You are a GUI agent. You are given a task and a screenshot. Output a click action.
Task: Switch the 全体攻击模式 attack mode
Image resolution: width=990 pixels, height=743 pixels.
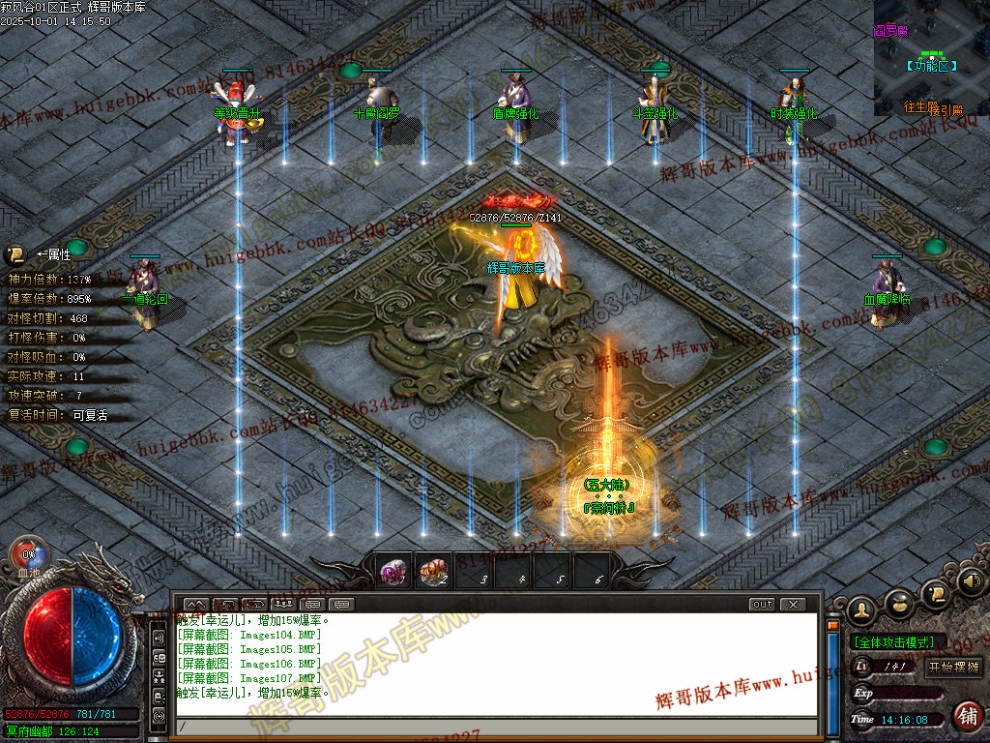[895, 642]
